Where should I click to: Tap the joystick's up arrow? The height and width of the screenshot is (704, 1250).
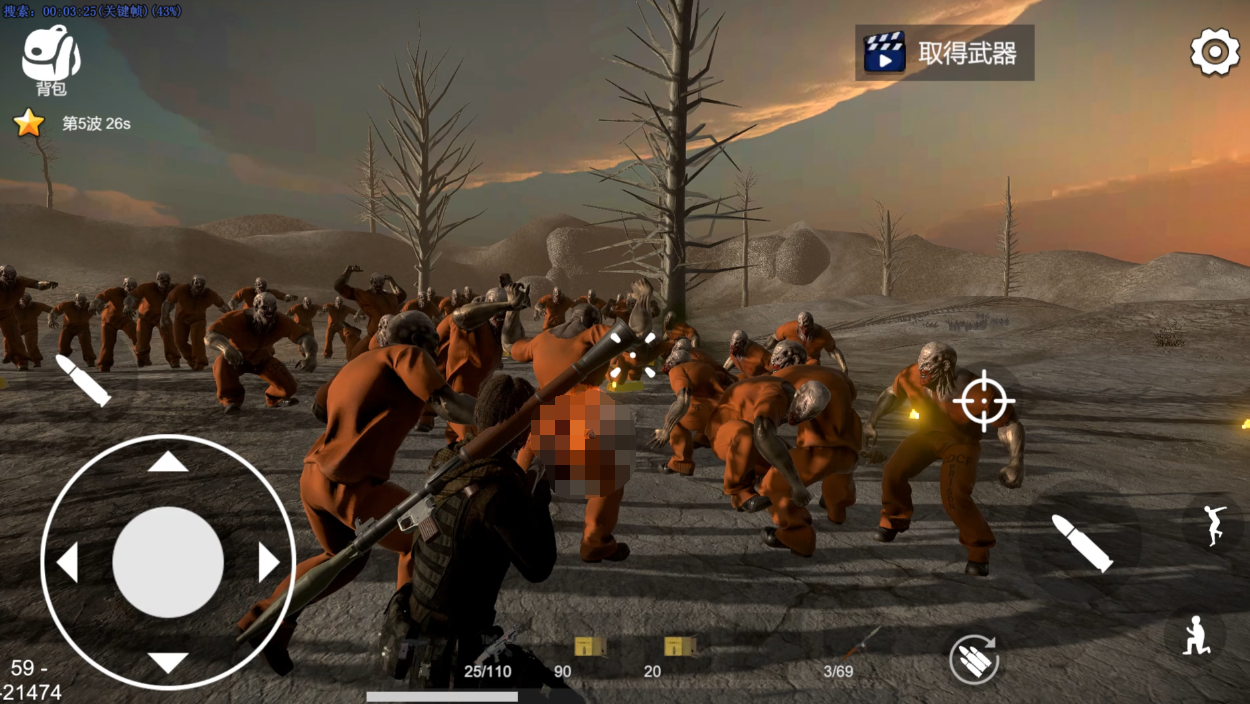(168, 462)
